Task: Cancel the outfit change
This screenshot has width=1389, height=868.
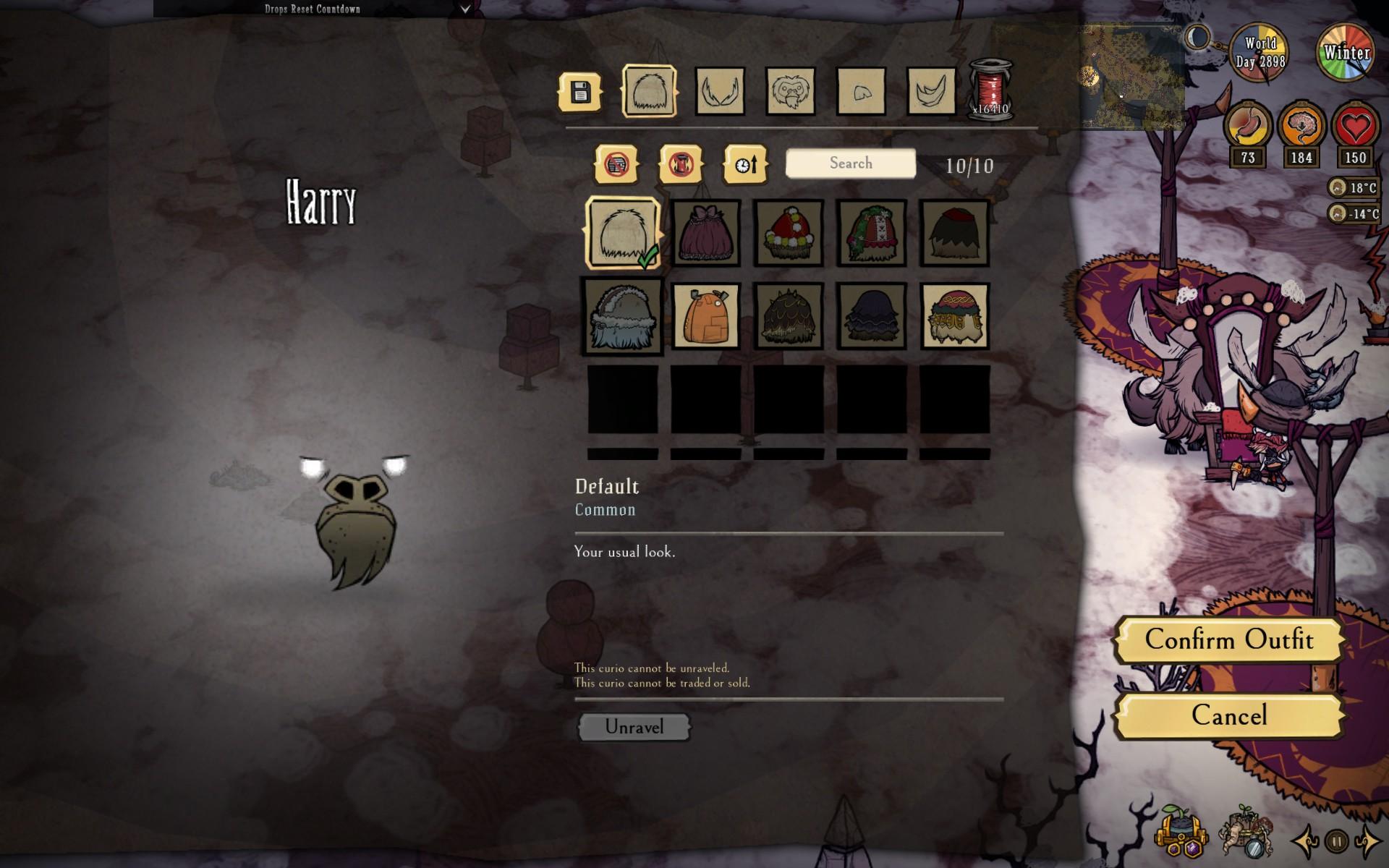Action: pyautogui.click(x=1228, y=716)
